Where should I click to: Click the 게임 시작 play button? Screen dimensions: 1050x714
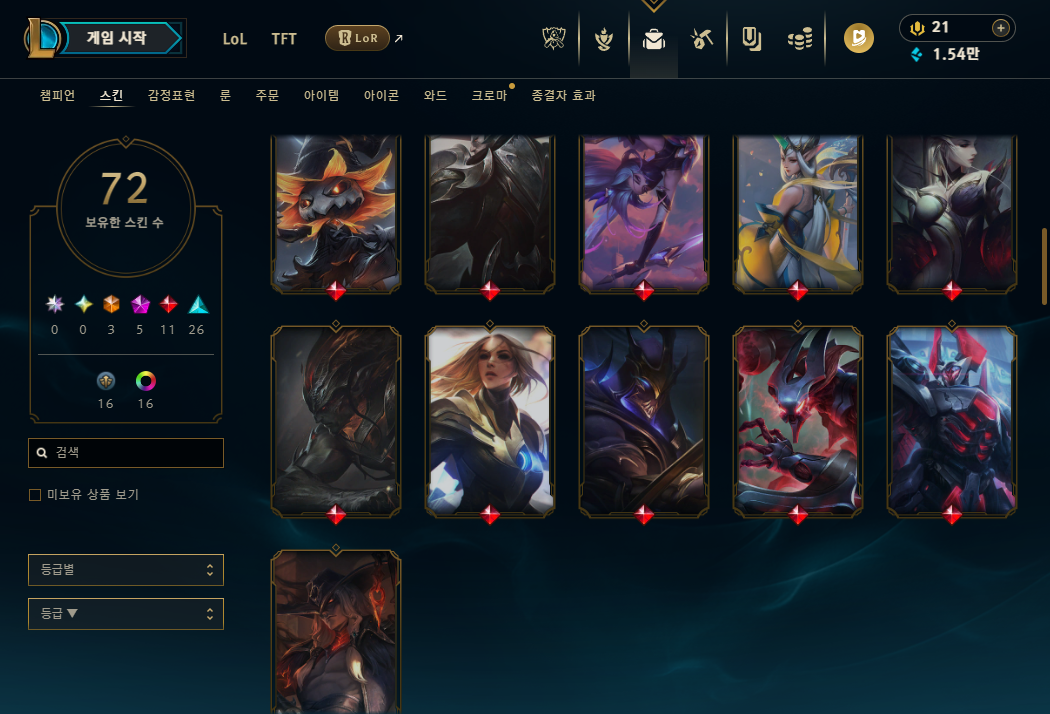[x=118, y=38]
